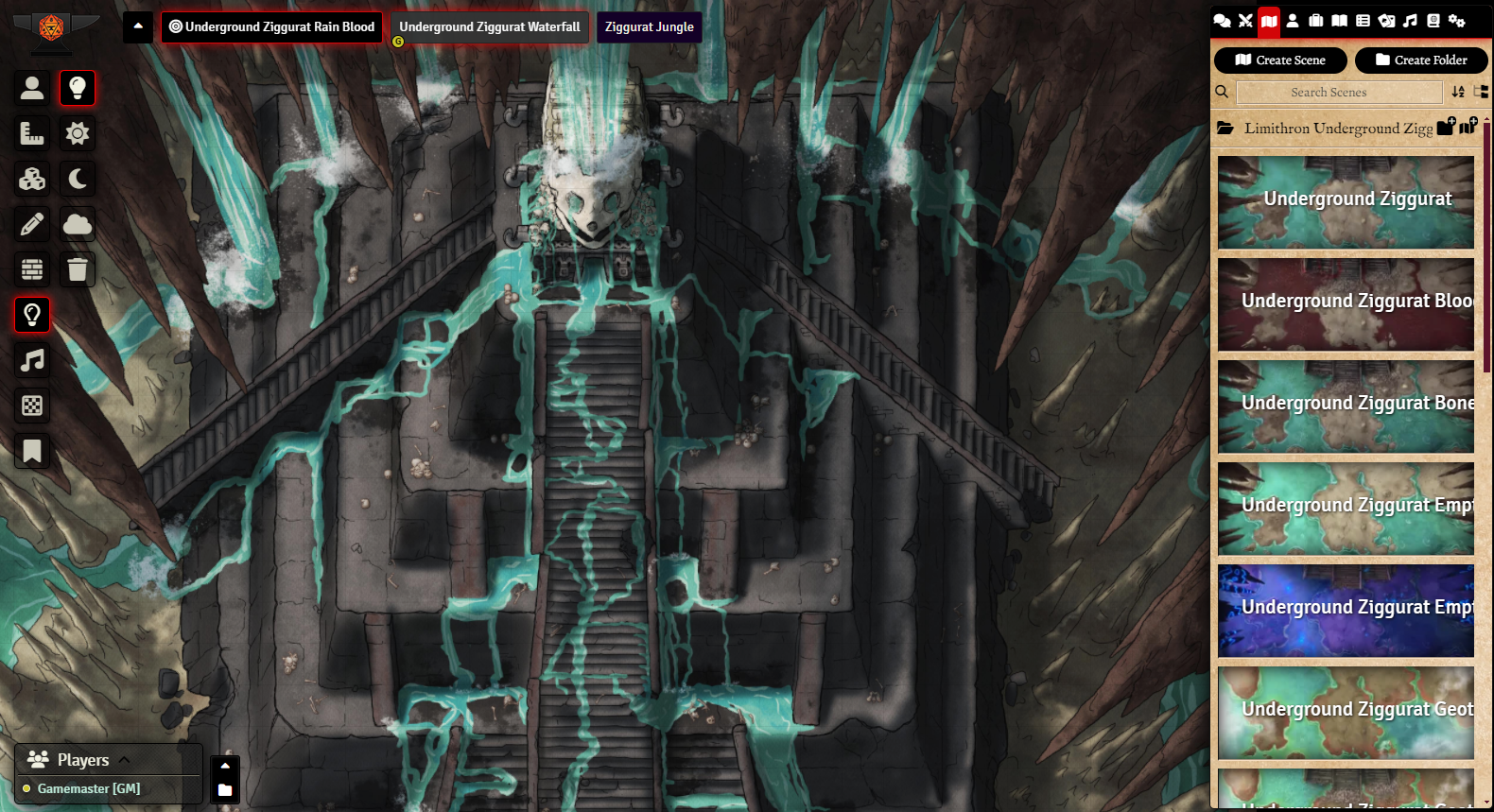Open the game settings gears tab

[1457, 21]
